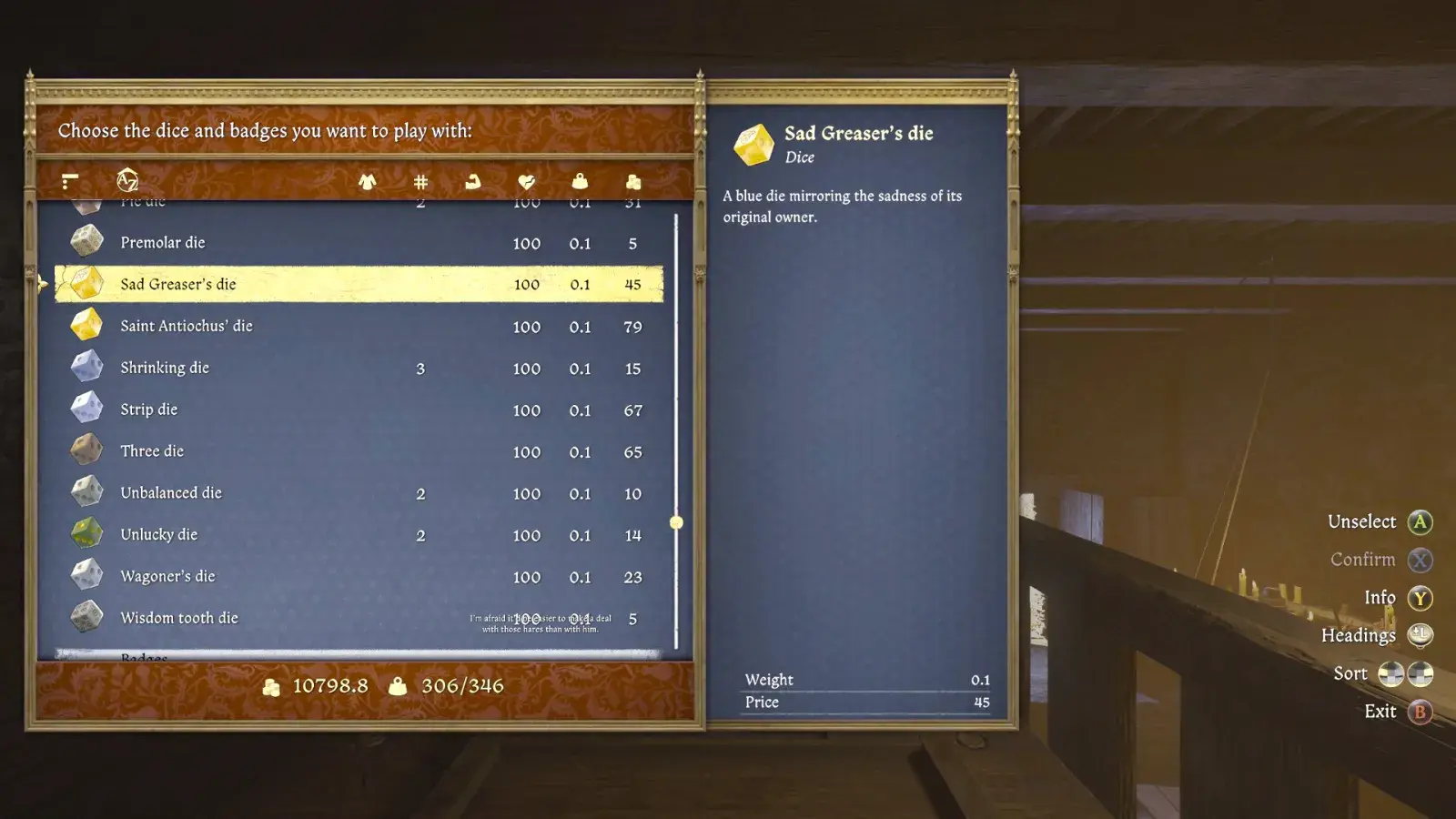Sort dice alphabetically with the A-Z icon
Image resolution: width=1456 pixels, height=819 pixels.
point(127,179)
